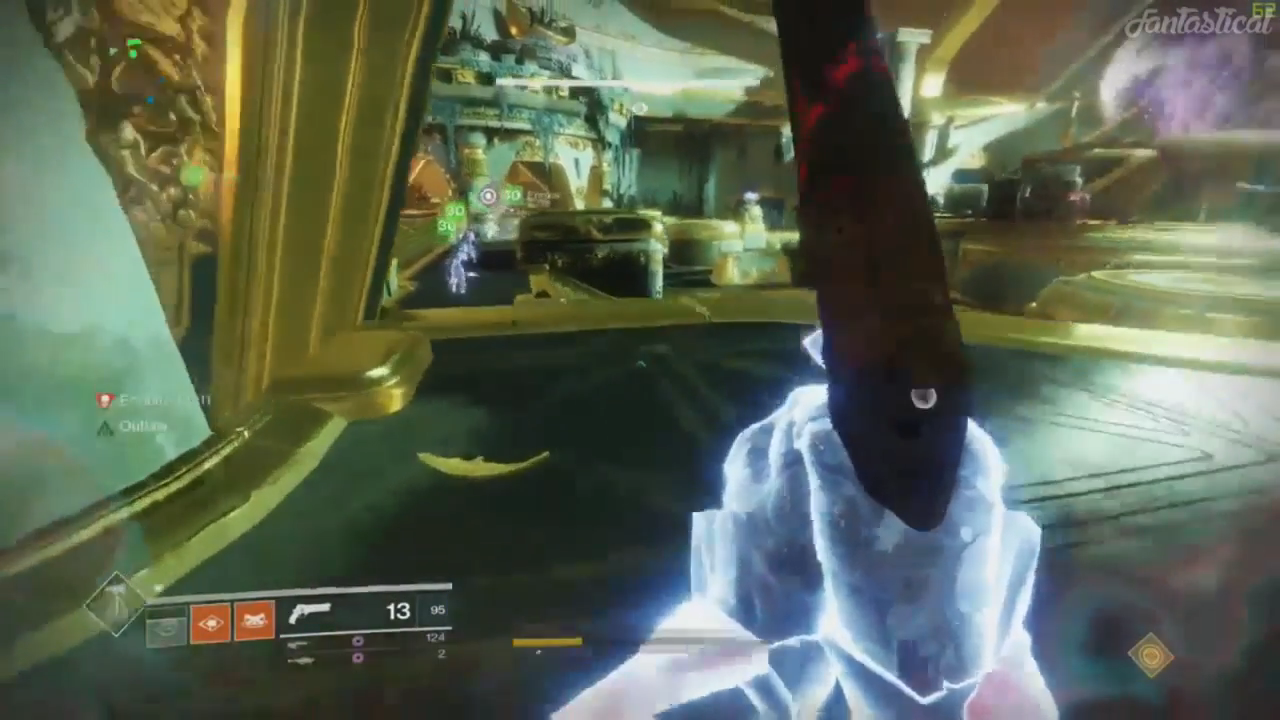Select the super ability diamond icon

click(115, 603)
